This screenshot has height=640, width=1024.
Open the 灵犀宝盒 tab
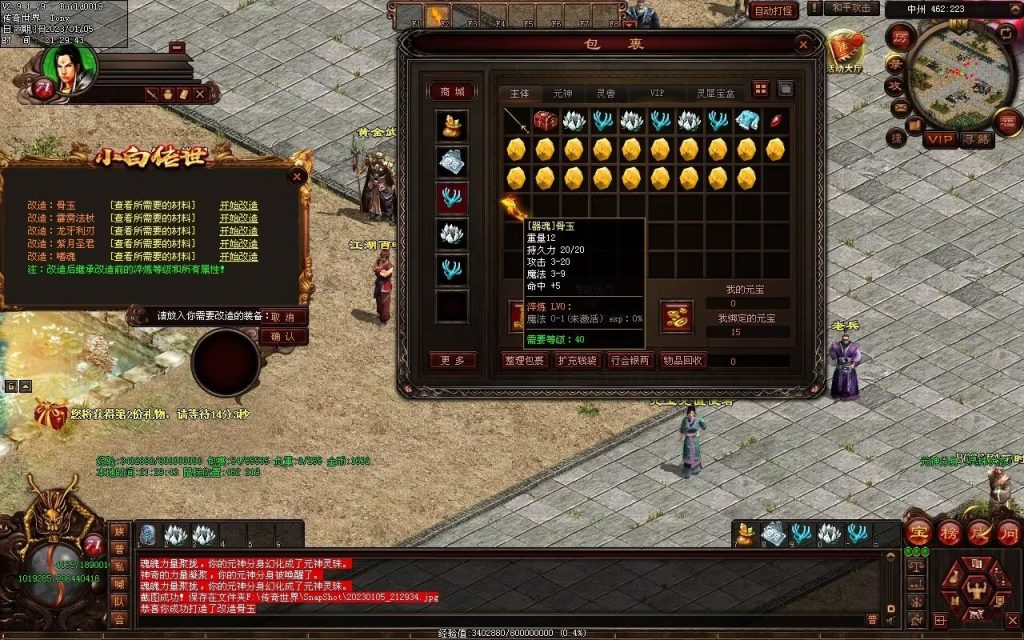point(714,93)
